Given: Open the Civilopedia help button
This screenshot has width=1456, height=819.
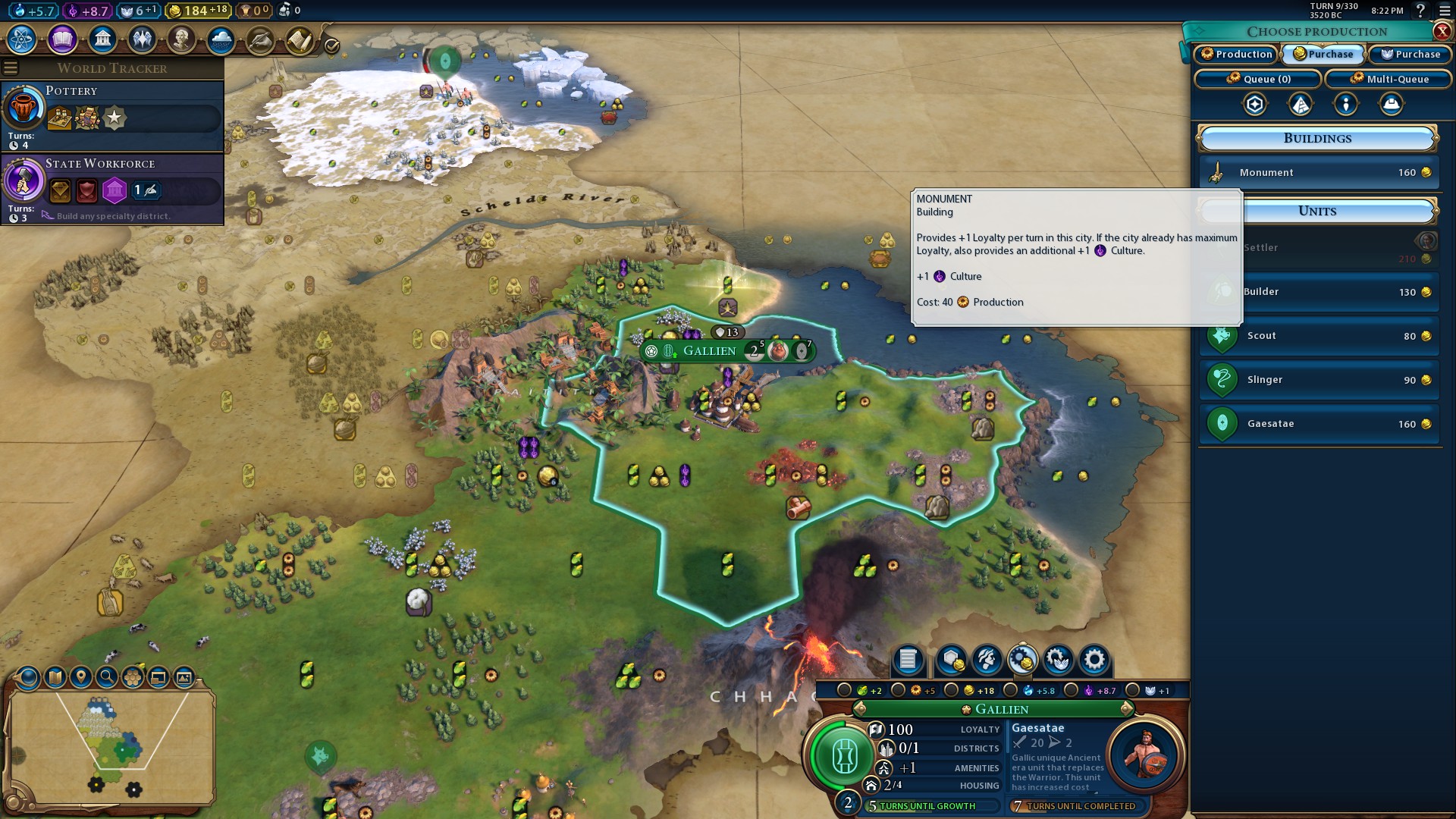Looking at the screenshot, I should tap(1420, 11).
